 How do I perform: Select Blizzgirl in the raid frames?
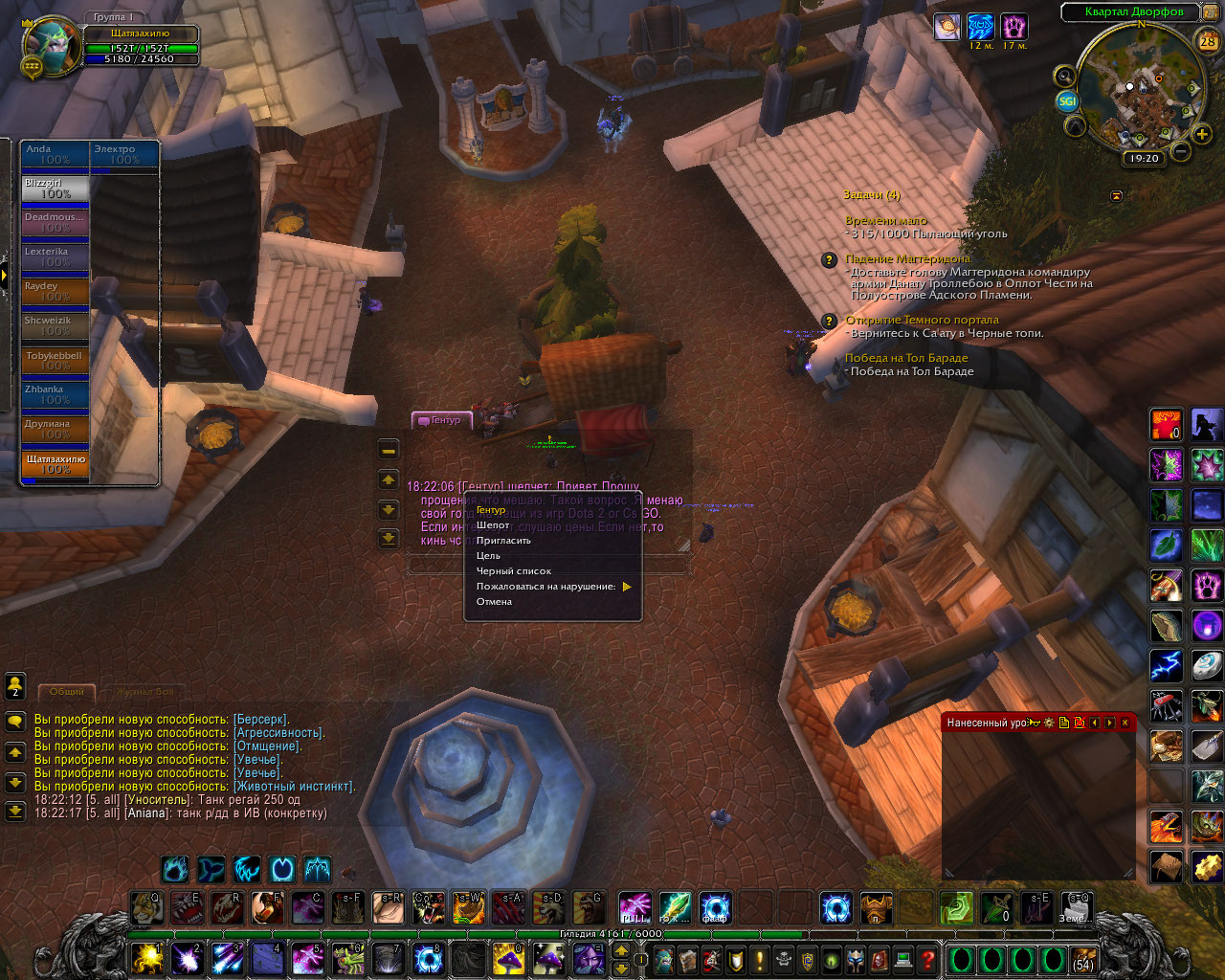pyautogui.click(x=56, y=189)
